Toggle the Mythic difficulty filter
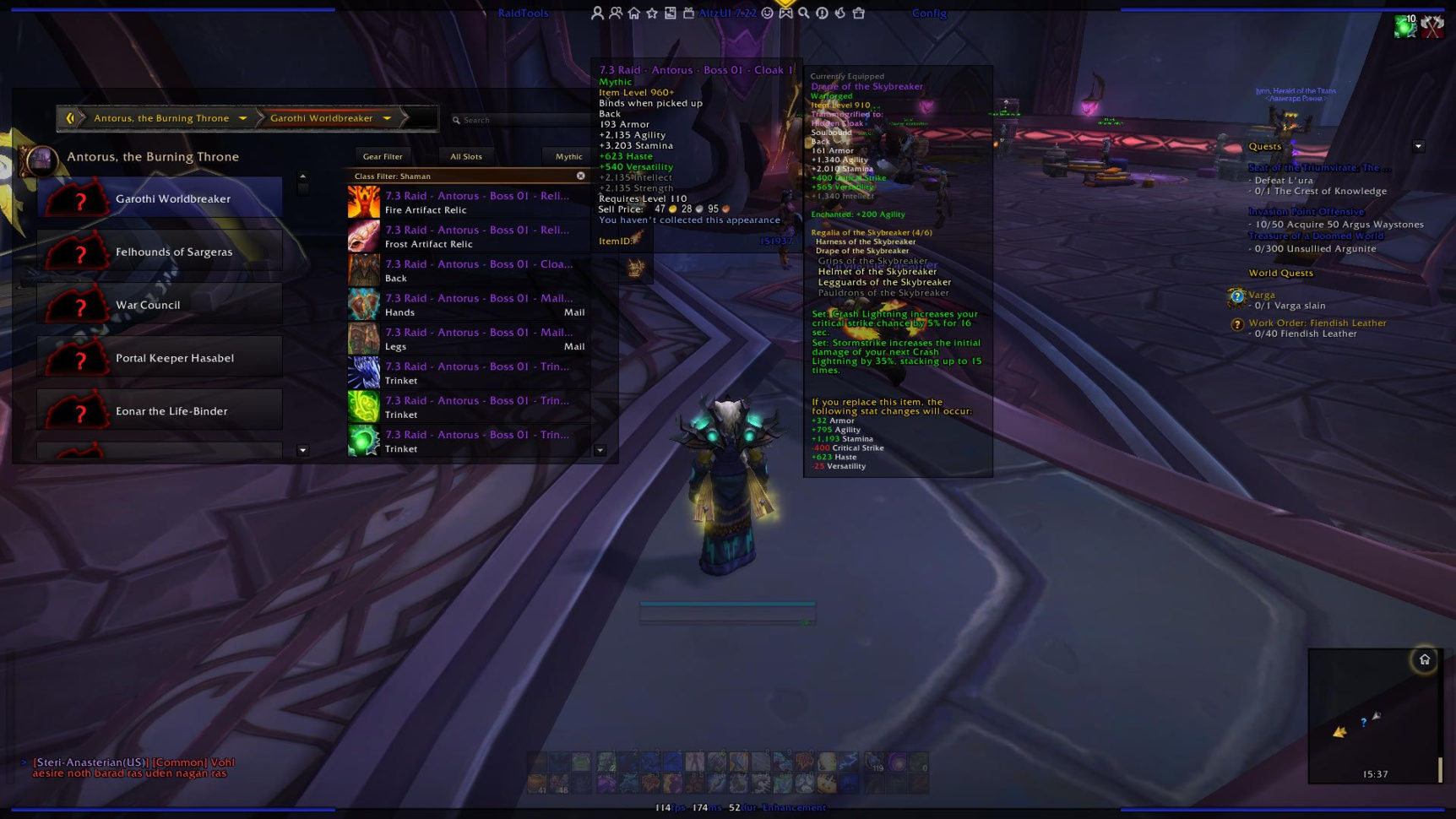 click(567, 156)
